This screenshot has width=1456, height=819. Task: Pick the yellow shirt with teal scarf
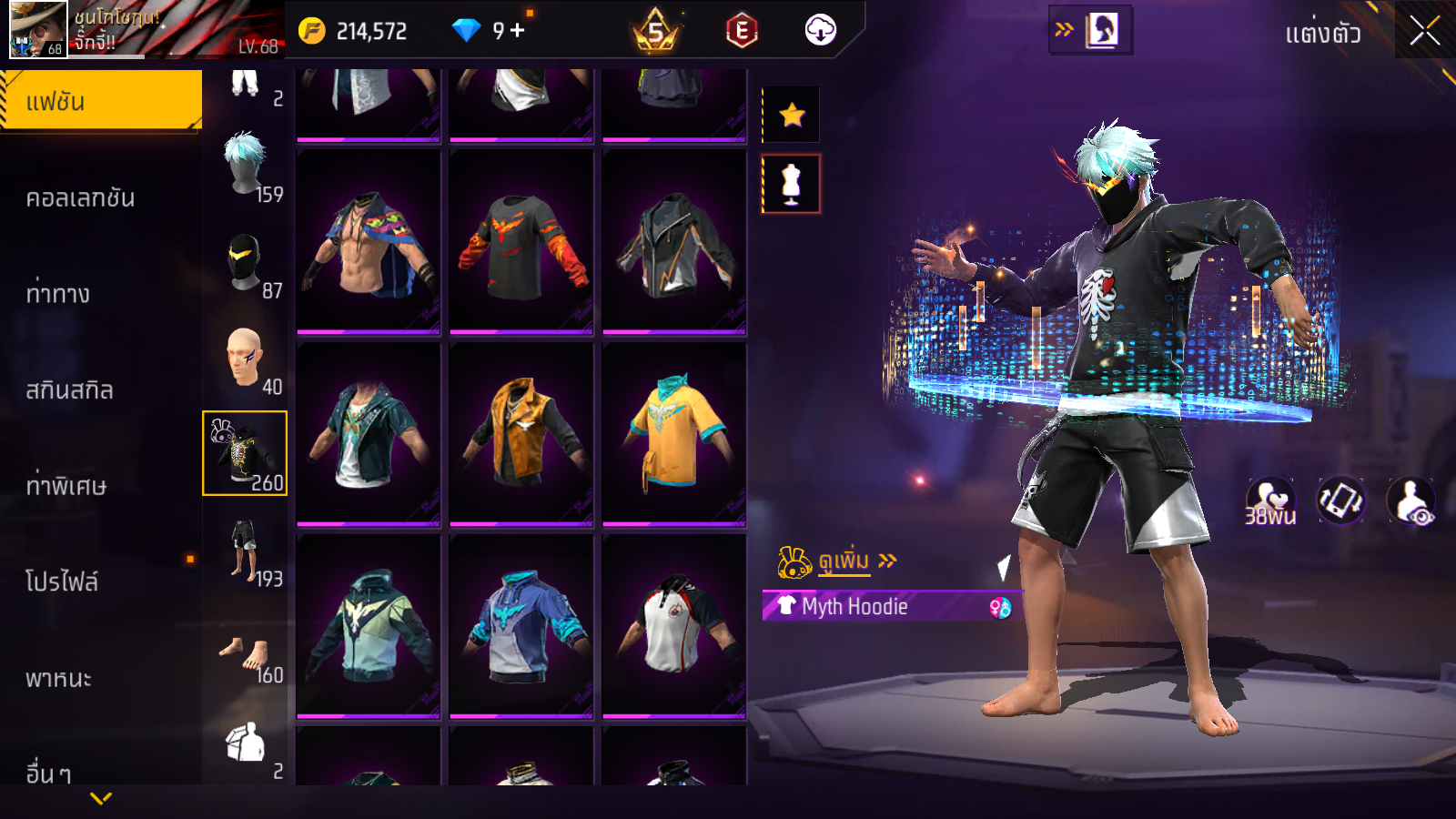(673, 433)
